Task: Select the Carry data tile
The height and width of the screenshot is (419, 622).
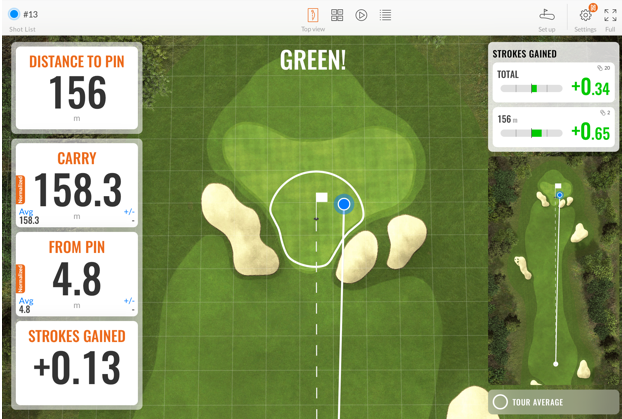Action: click(x=76, y=186)
